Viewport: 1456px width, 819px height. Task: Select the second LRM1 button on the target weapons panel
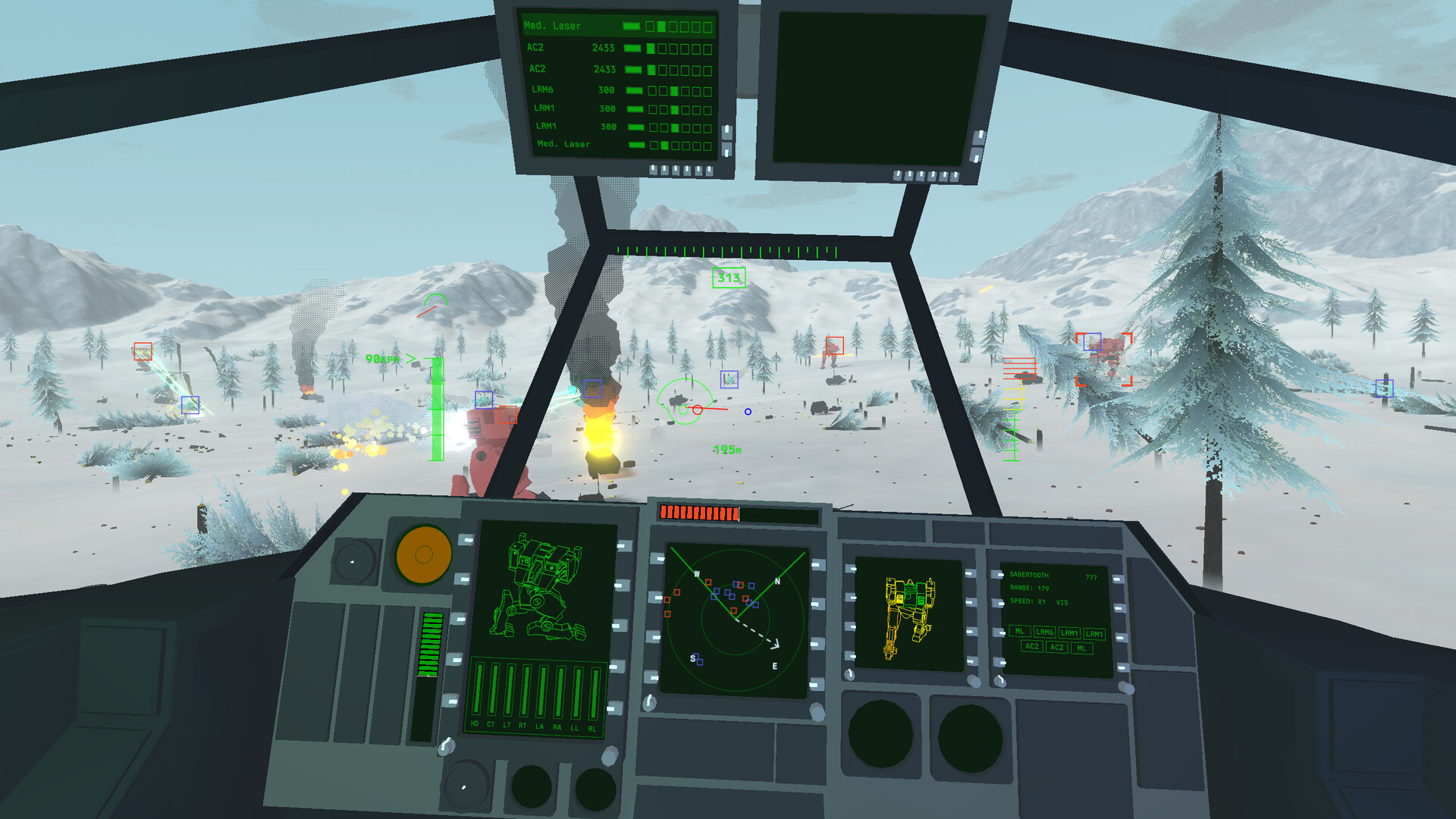point(1094,633)
